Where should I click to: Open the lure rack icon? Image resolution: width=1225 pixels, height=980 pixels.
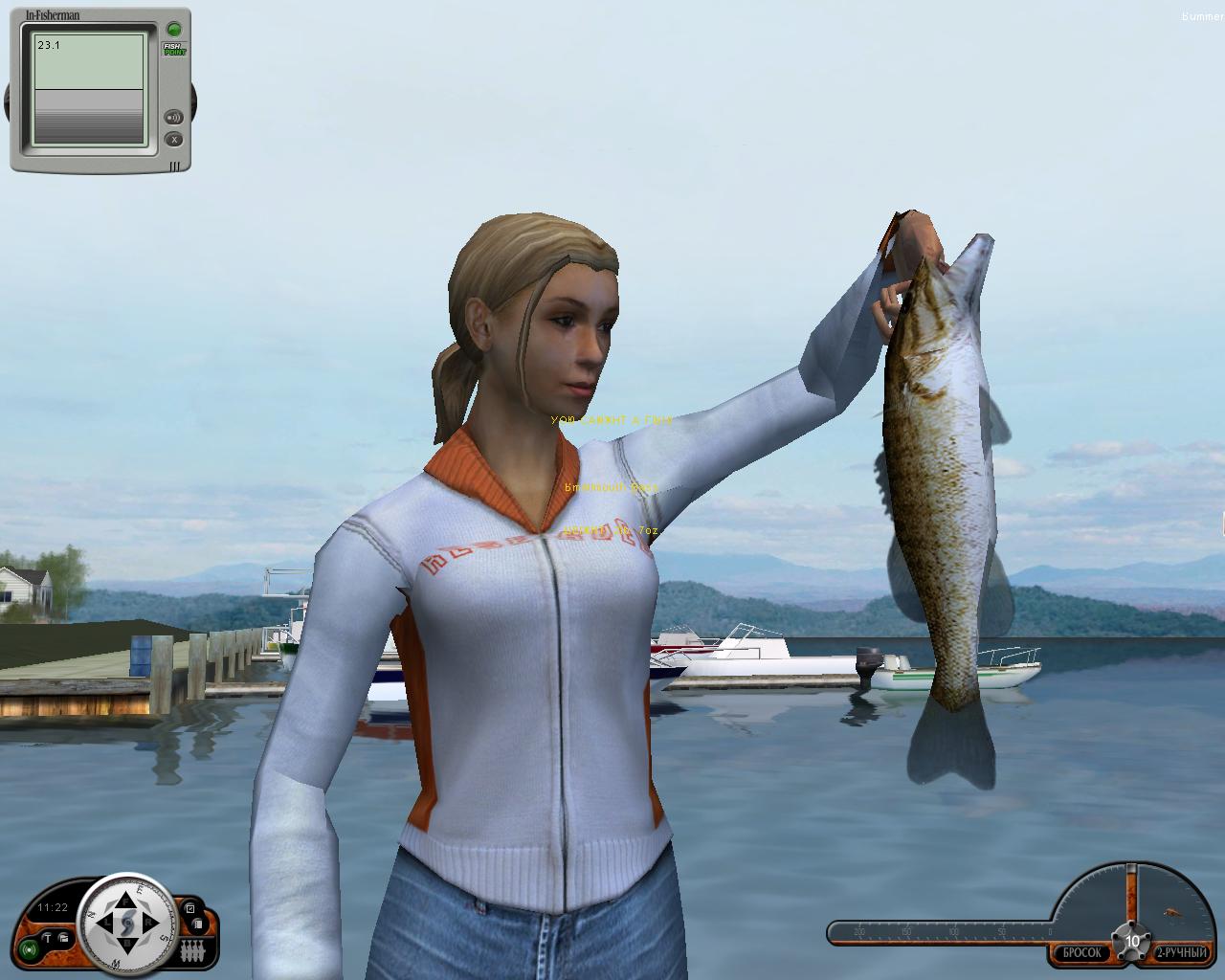(x=192, y=951)
